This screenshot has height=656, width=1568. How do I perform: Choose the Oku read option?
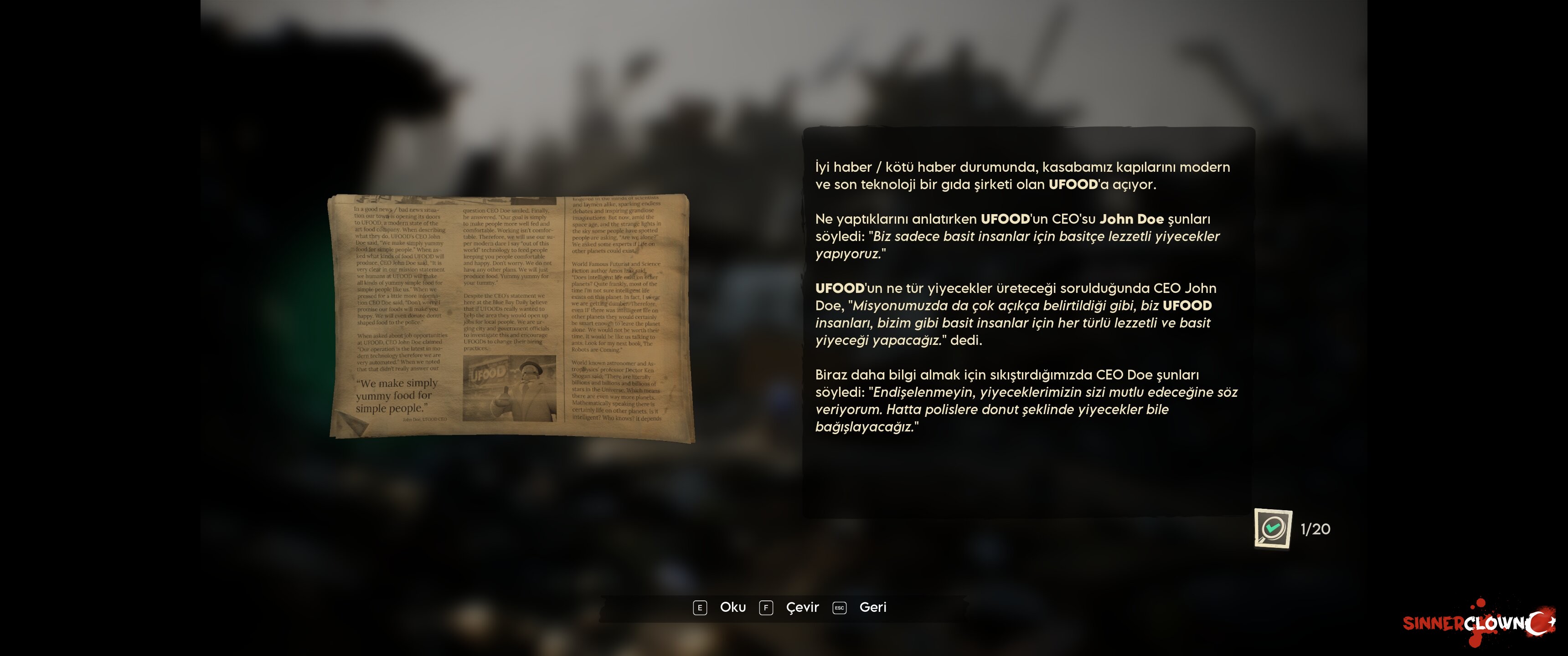click(x=732, y=607)
